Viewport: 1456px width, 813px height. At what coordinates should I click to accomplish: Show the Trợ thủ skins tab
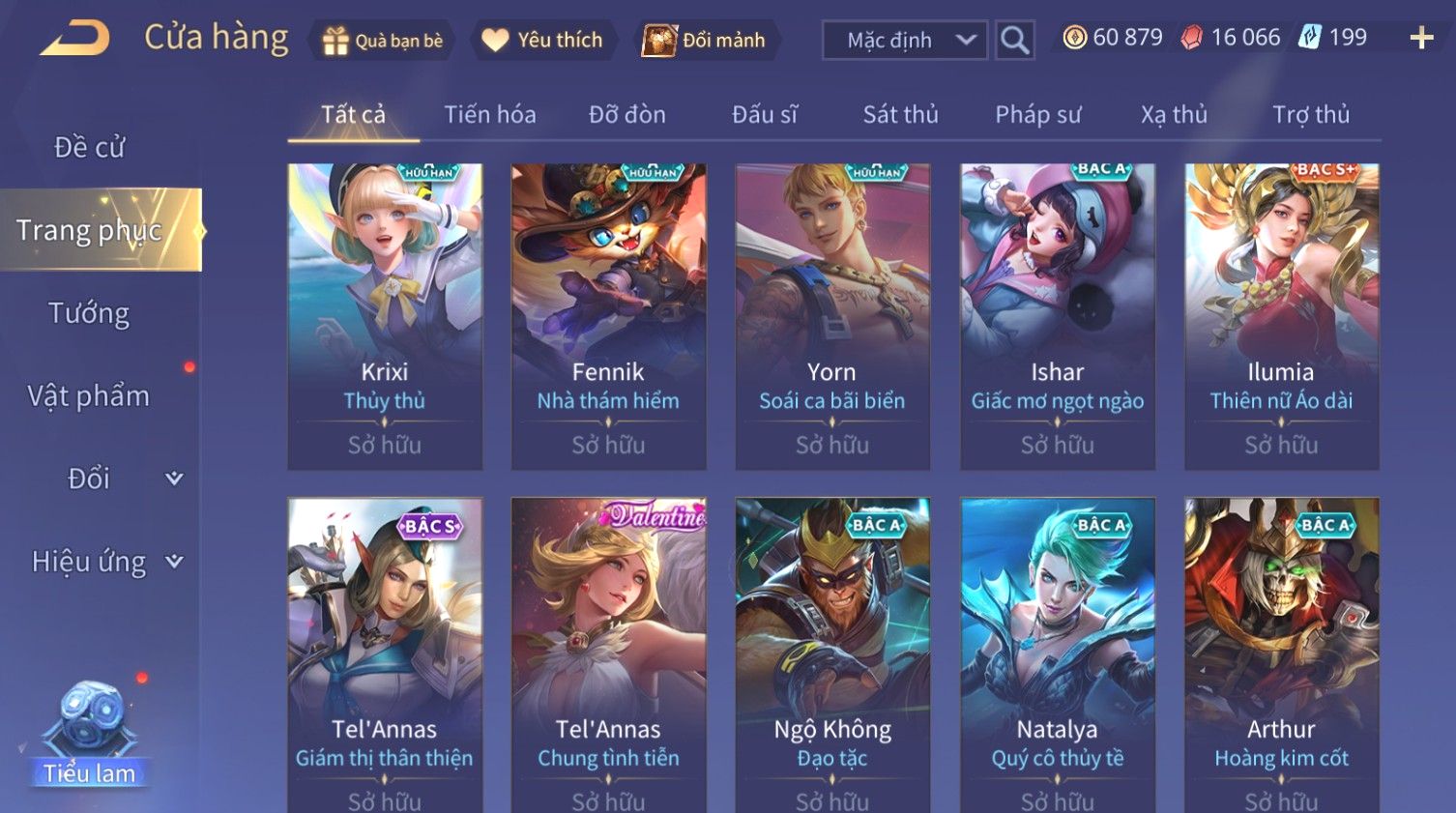(1310, 115)
